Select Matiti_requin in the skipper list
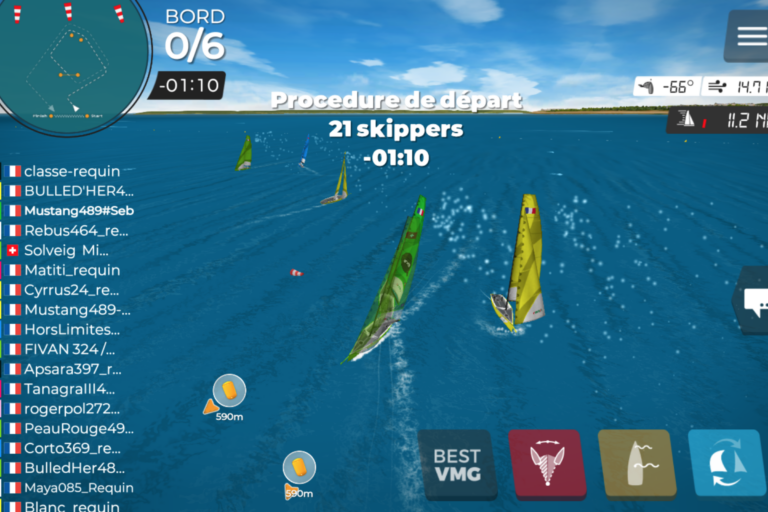The width and height of the screenshot is (768, 512). 71,270
